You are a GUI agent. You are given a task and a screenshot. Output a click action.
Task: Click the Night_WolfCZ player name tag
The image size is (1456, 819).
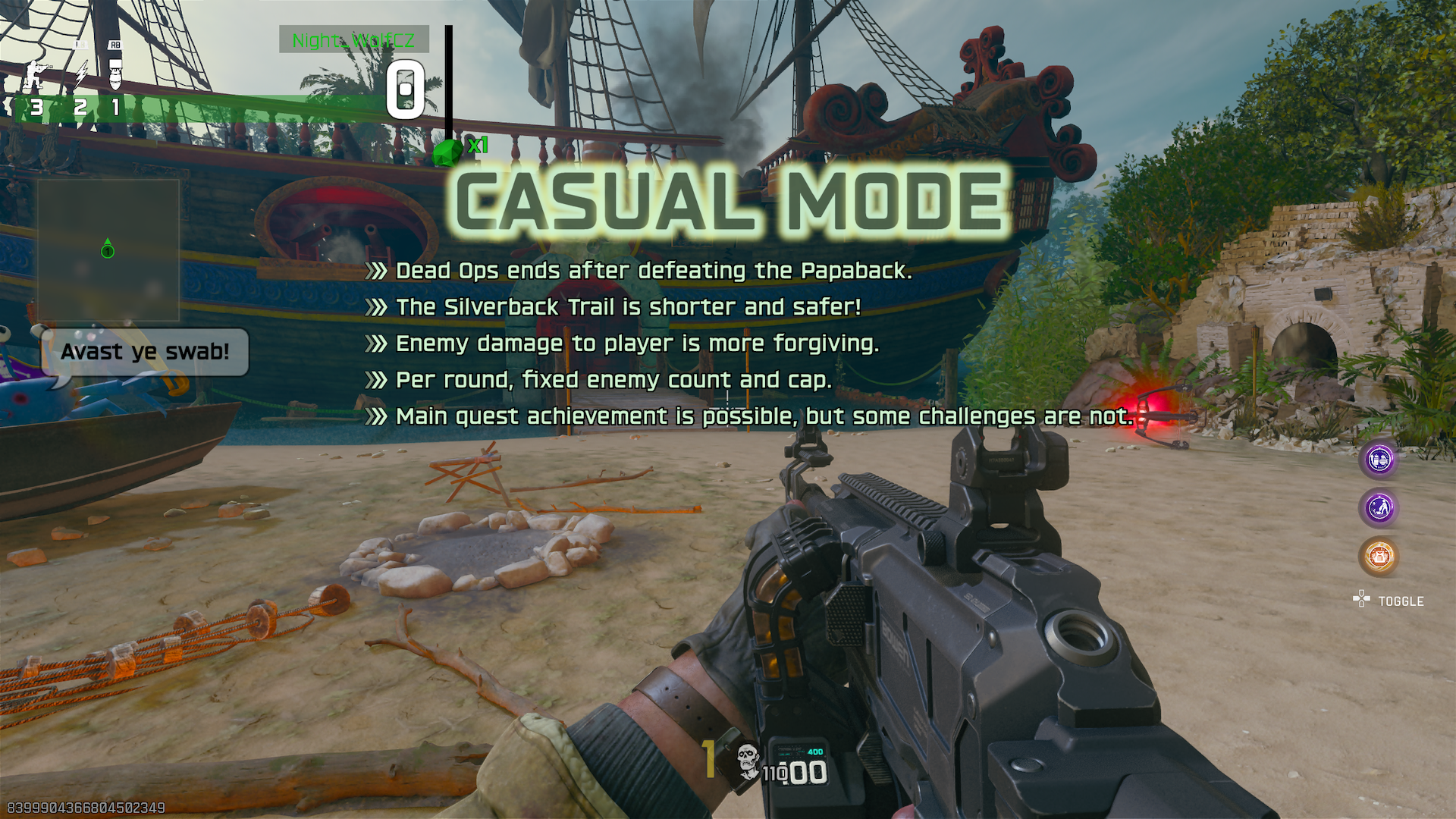tap(353, 39)
